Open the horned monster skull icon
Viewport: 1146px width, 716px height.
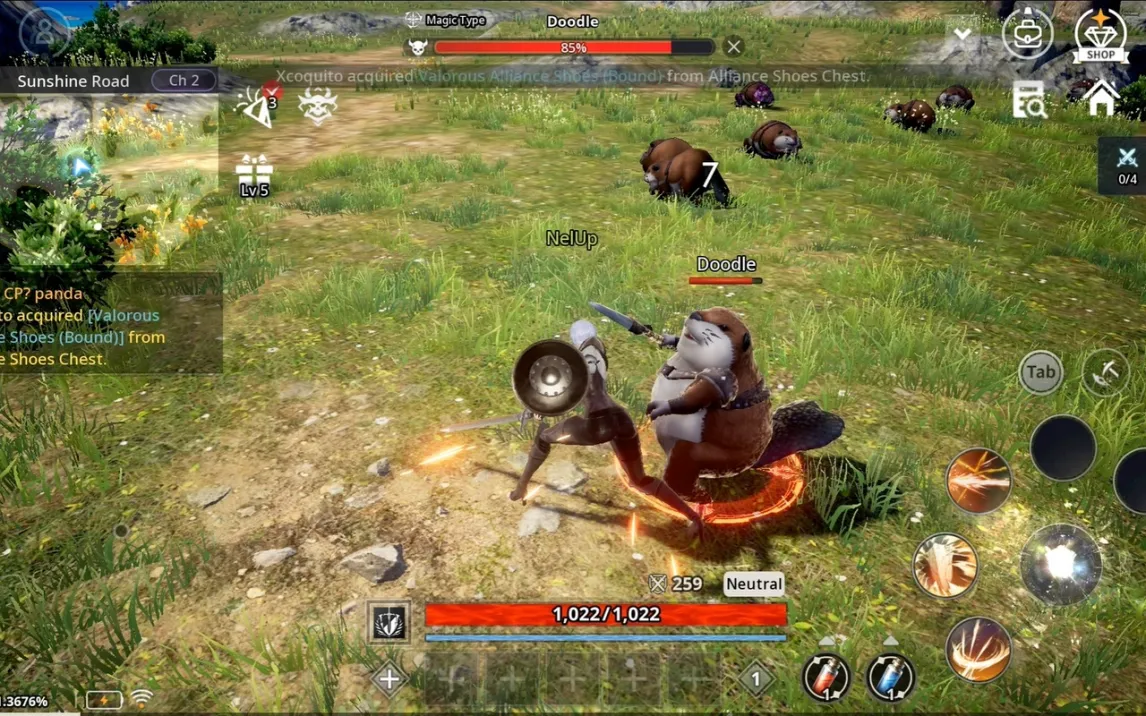(317, 106)
